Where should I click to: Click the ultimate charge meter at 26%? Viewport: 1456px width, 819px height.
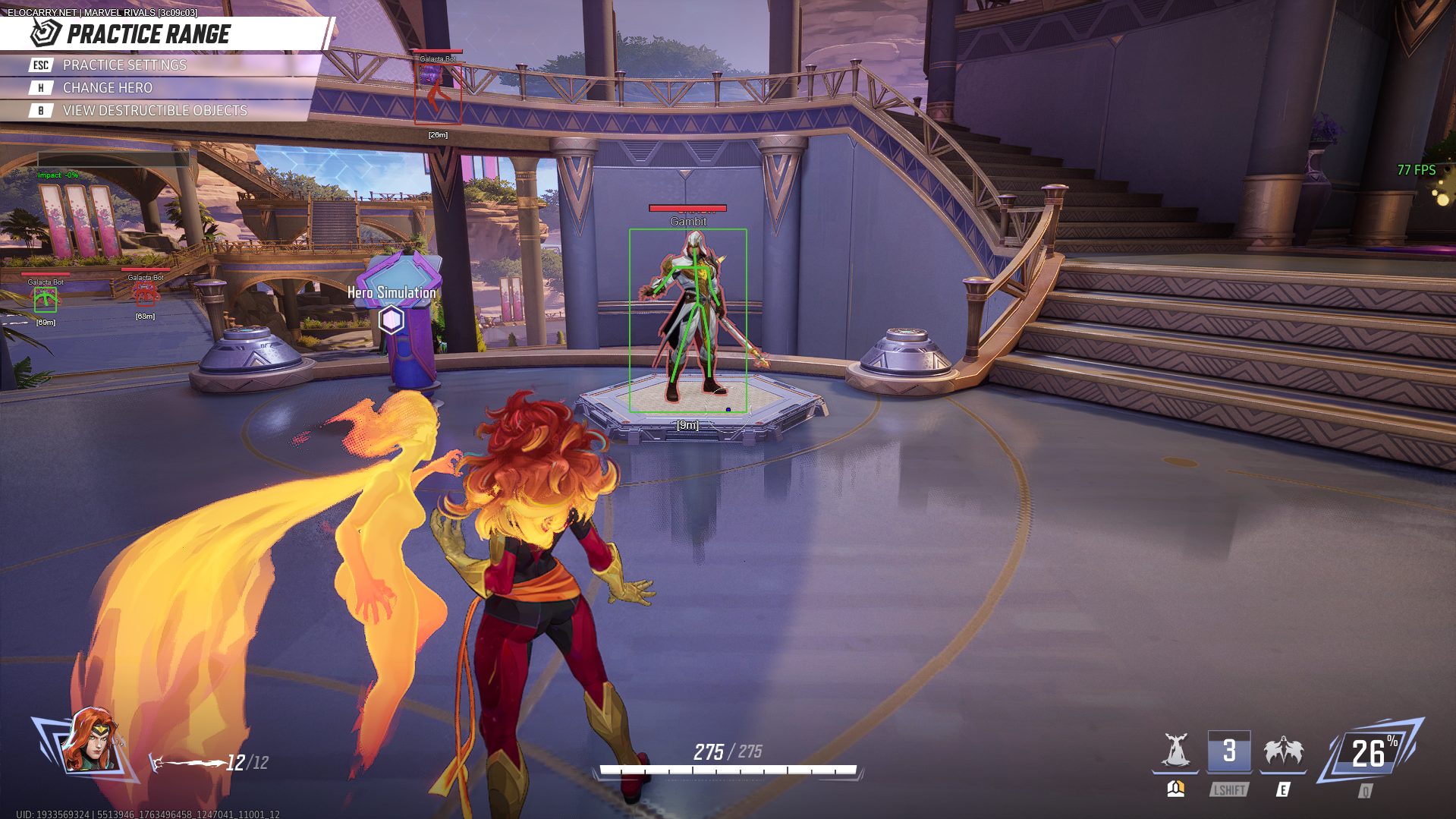coord(1371,753)
